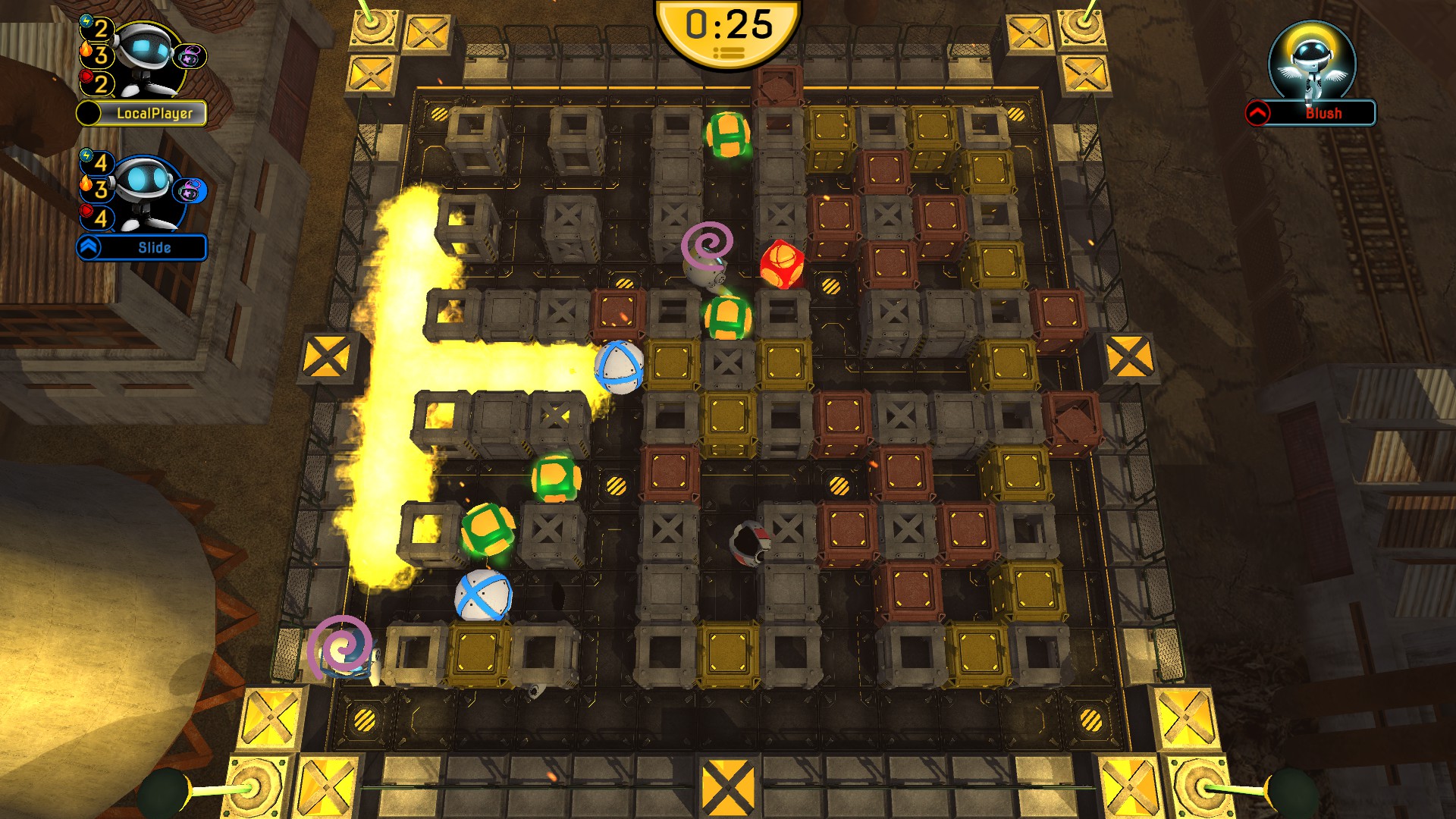Click the purple badge on LocalPlayer's portrait

coord(190,56)
